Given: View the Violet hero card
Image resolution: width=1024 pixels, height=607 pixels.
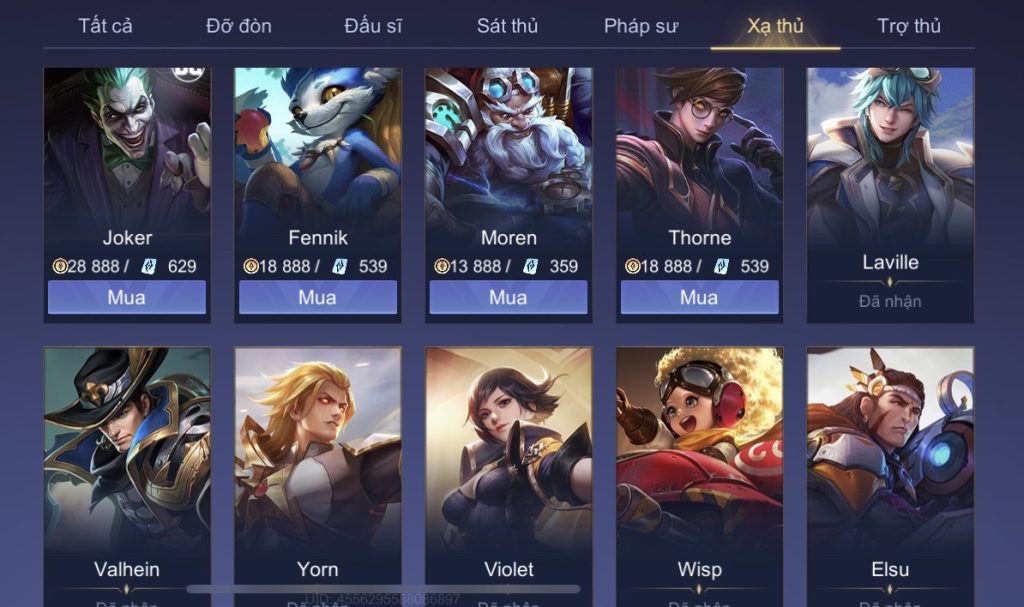Looking at the screenshot, I should coord(508,460).
